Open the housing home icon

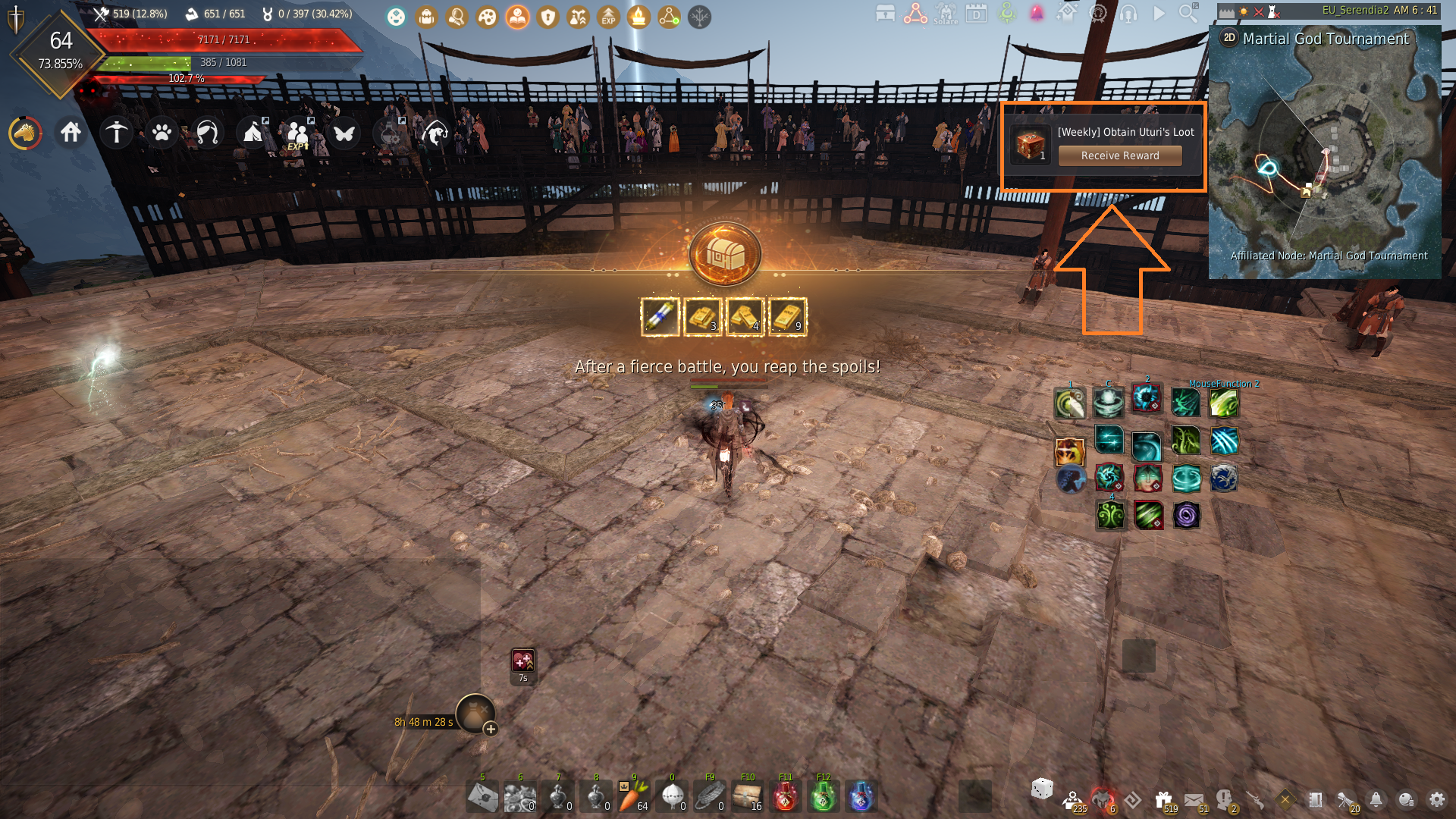tap(71, 133)
